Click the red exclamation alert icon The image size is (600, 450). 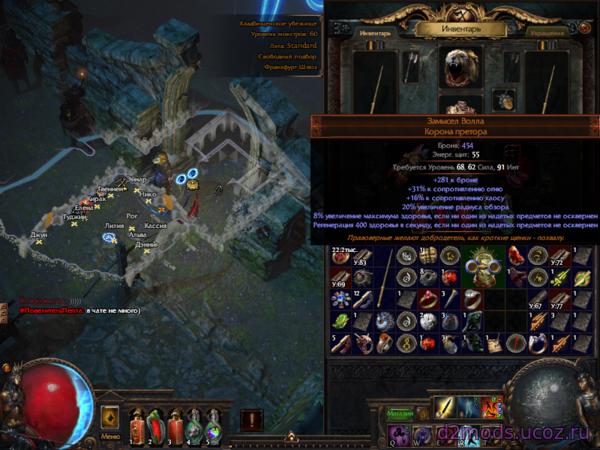[x=252, y=420]
